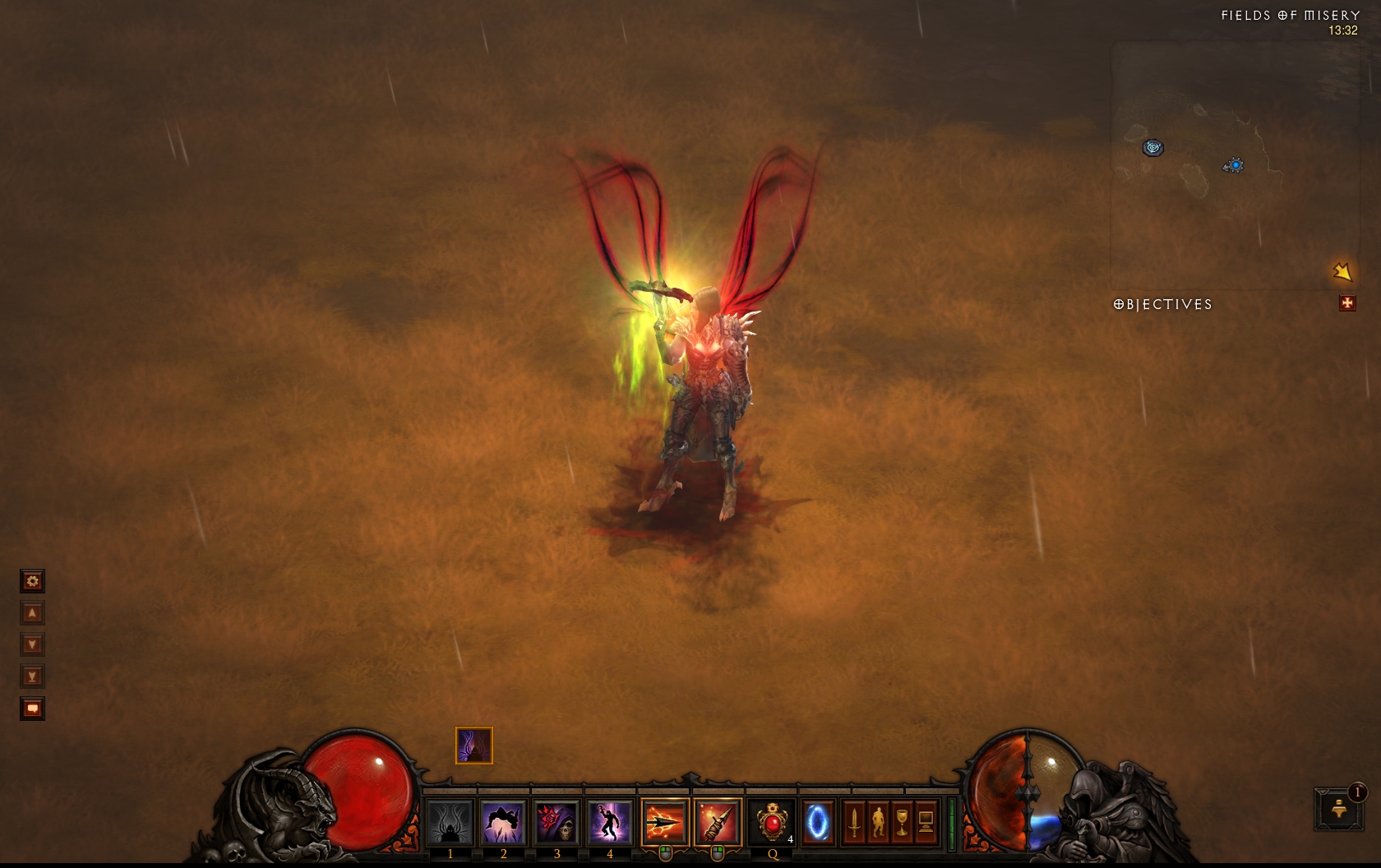This screenshot has height=868, width=1381.
Task: Select the fiery arrow left-mouse skill
Action: click(x=664, y=821)
